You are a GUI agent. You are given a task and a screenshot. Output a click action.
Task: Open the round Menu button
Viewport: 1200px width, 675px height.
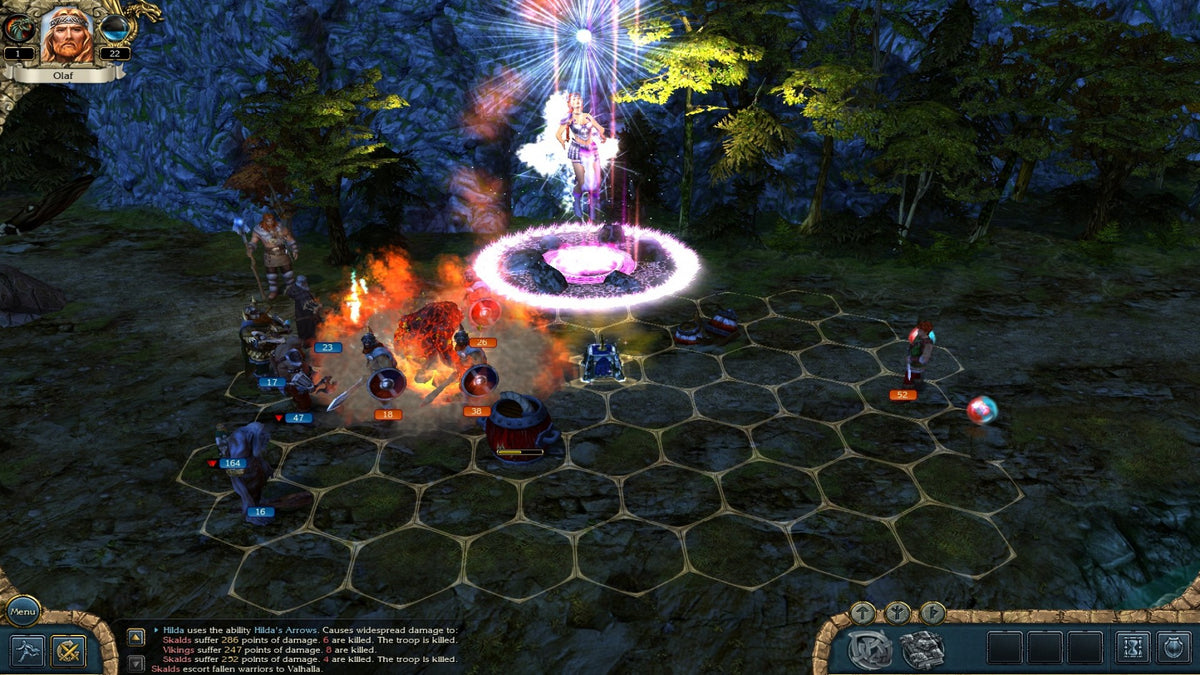click(x=22, y=609)
